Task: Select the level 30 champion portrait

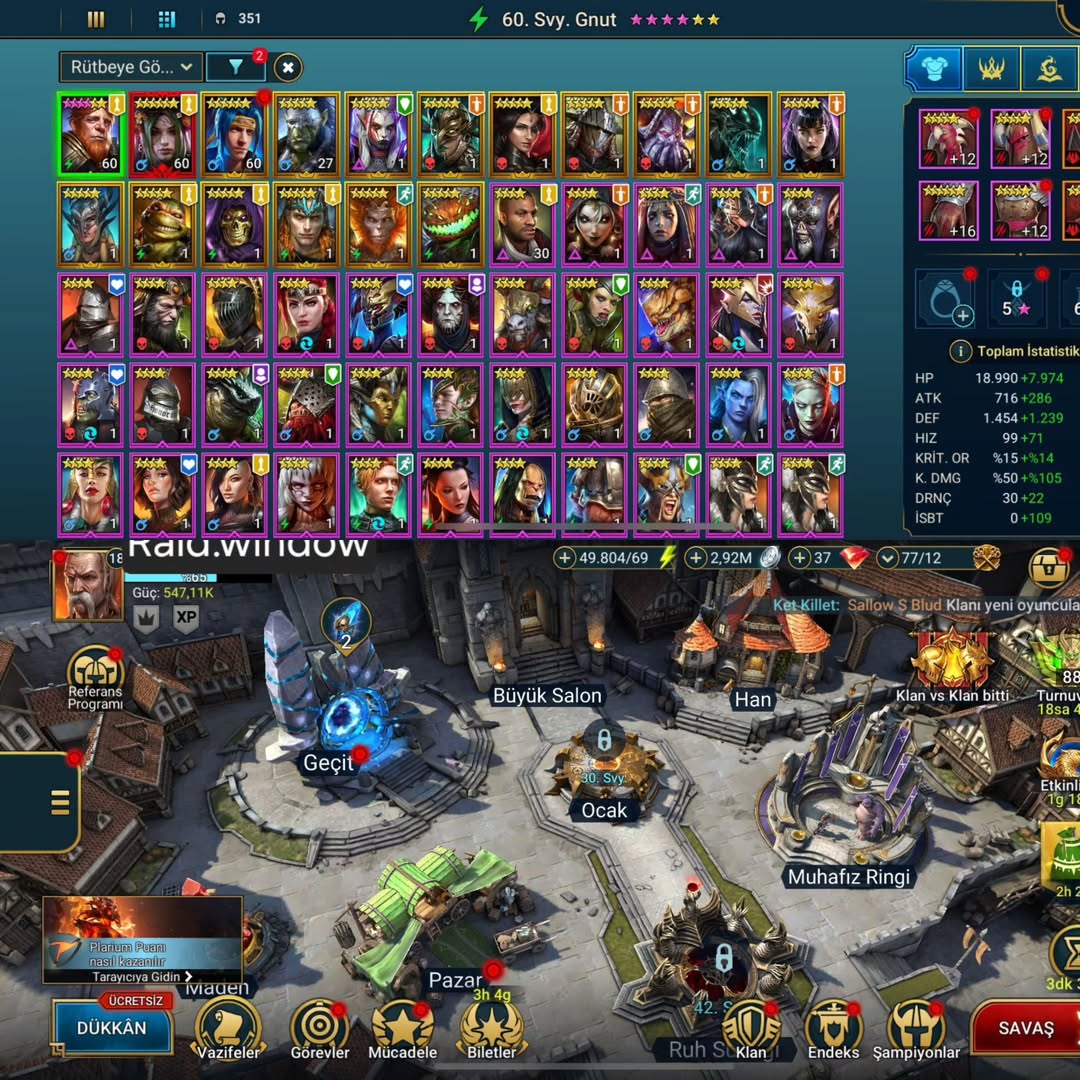Action: pyautogui.click(x=522, y=224)
